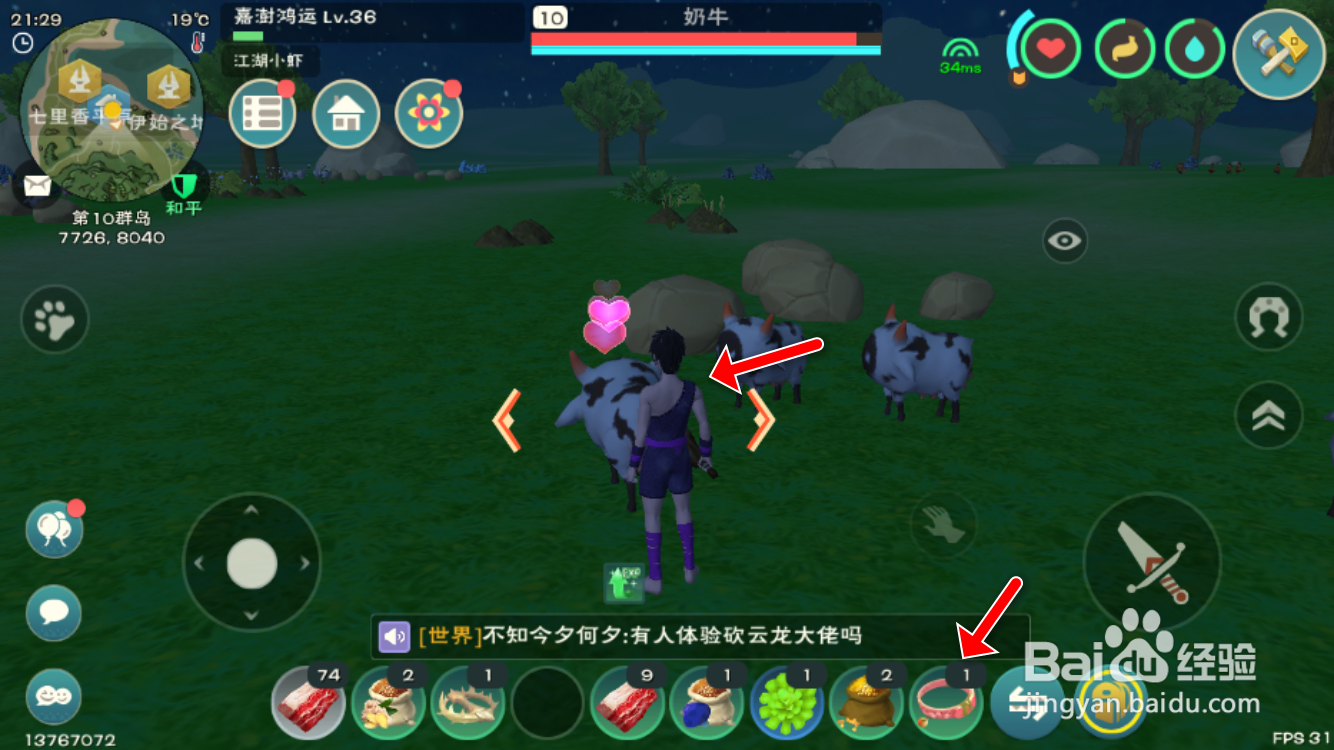Open the paw pet icon
Image resolution: width=1334 pixels, height=750 pixels.
tap(54, 319)
